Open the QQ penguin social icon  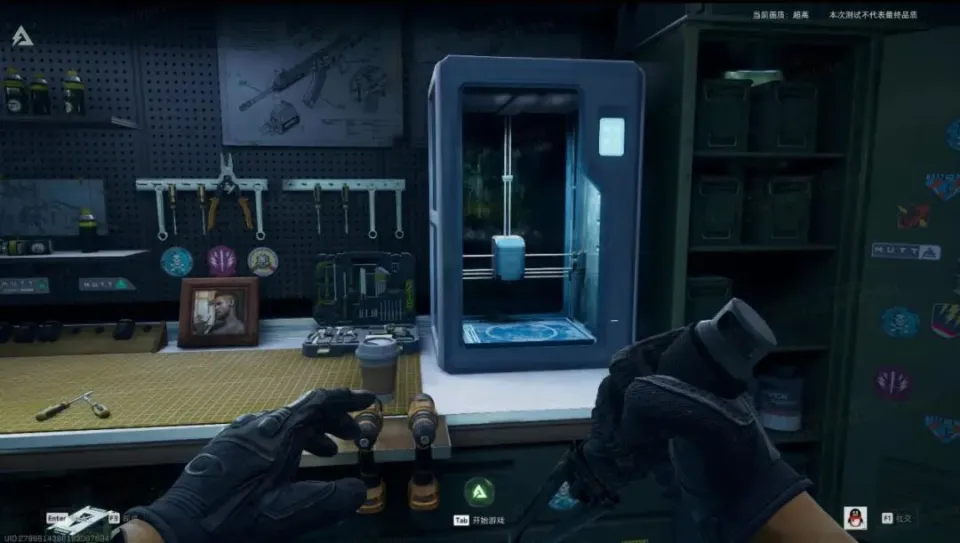pos(855,517)
